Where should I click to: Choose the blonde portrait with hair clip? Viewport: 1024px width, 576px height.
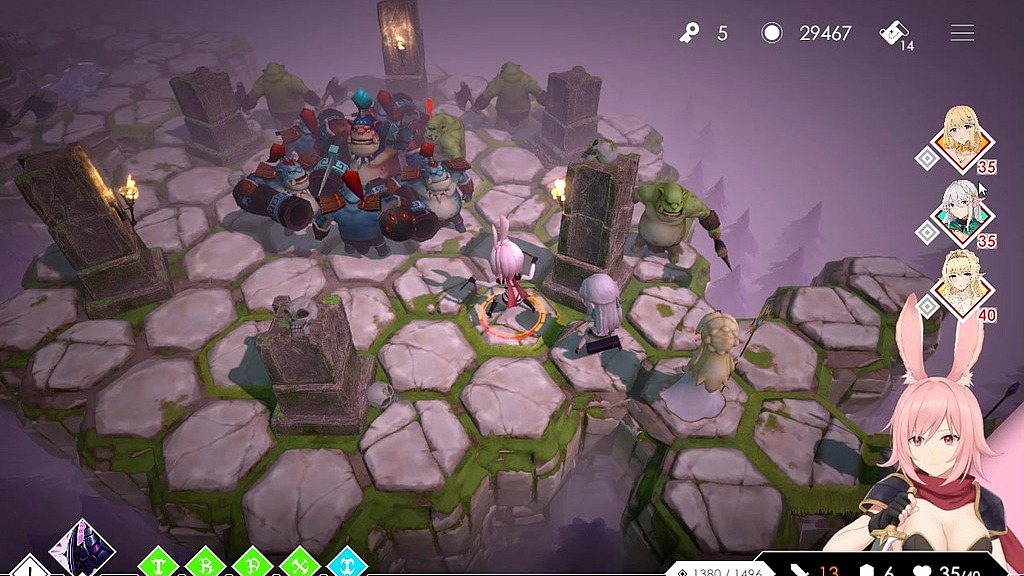click(x=965, y=141)
